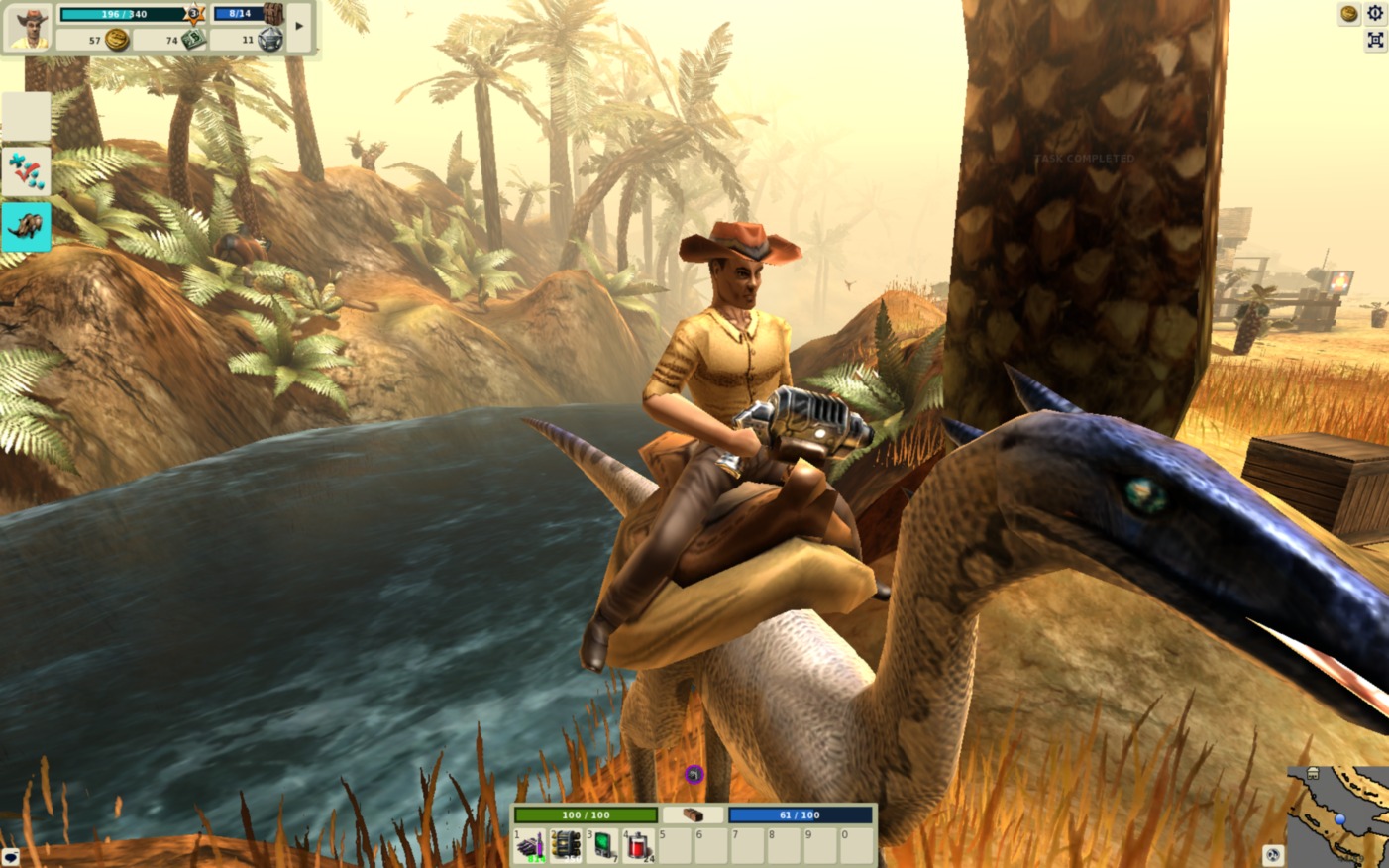Viewport: 1389px width, 868px height.
Task: Use the green device in hotbar slot 3
Action: [603, 847]
